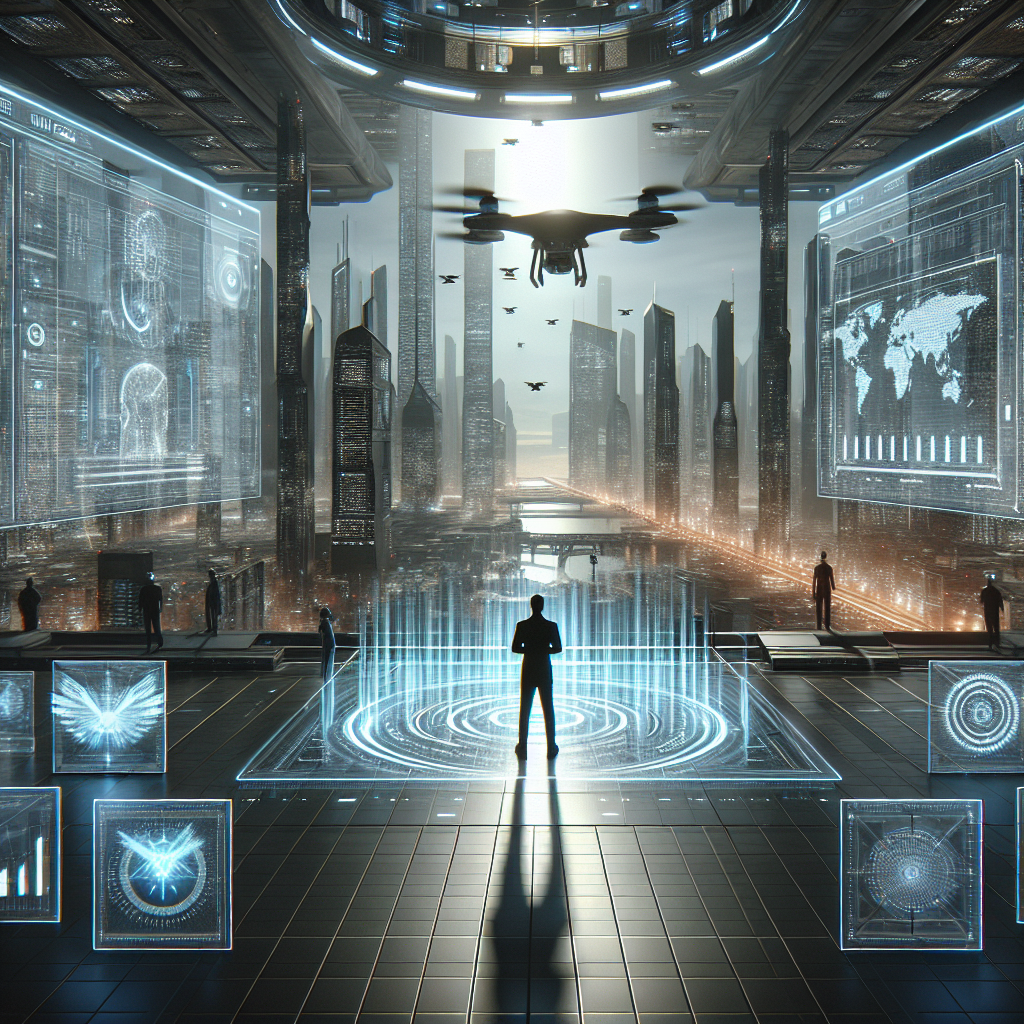Choose the concentric rings tile
The image size is (1024, 1024).
click(979, 715)
